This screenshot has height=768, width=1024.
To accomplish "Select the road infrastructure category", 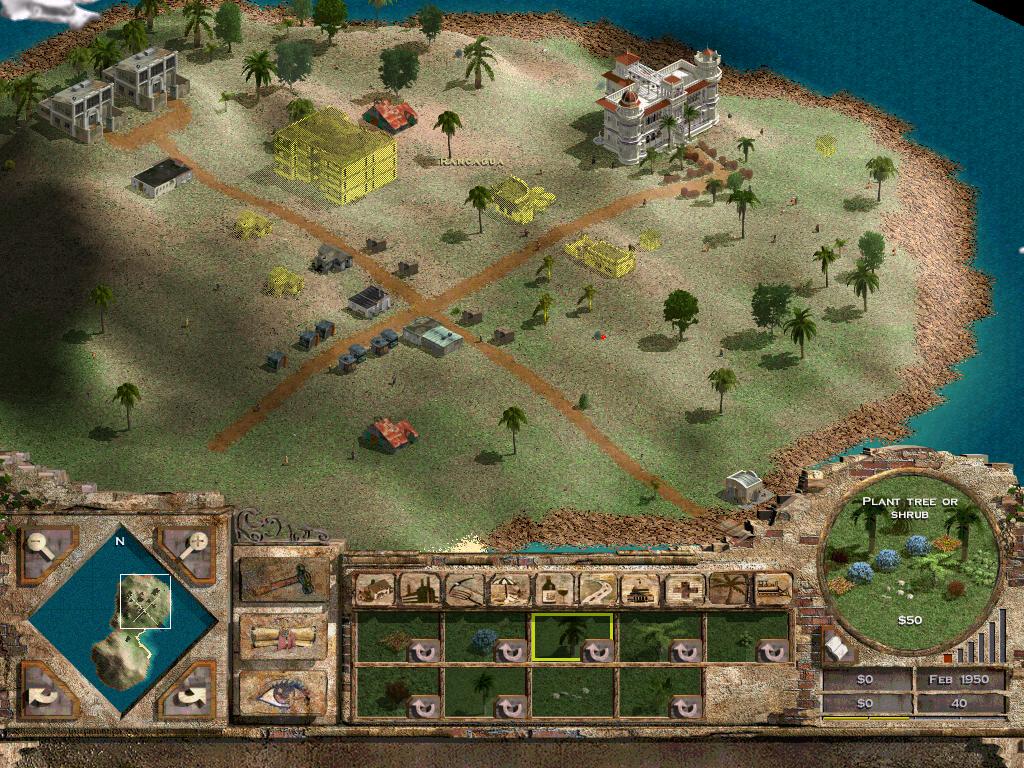I will click(597, 590).
